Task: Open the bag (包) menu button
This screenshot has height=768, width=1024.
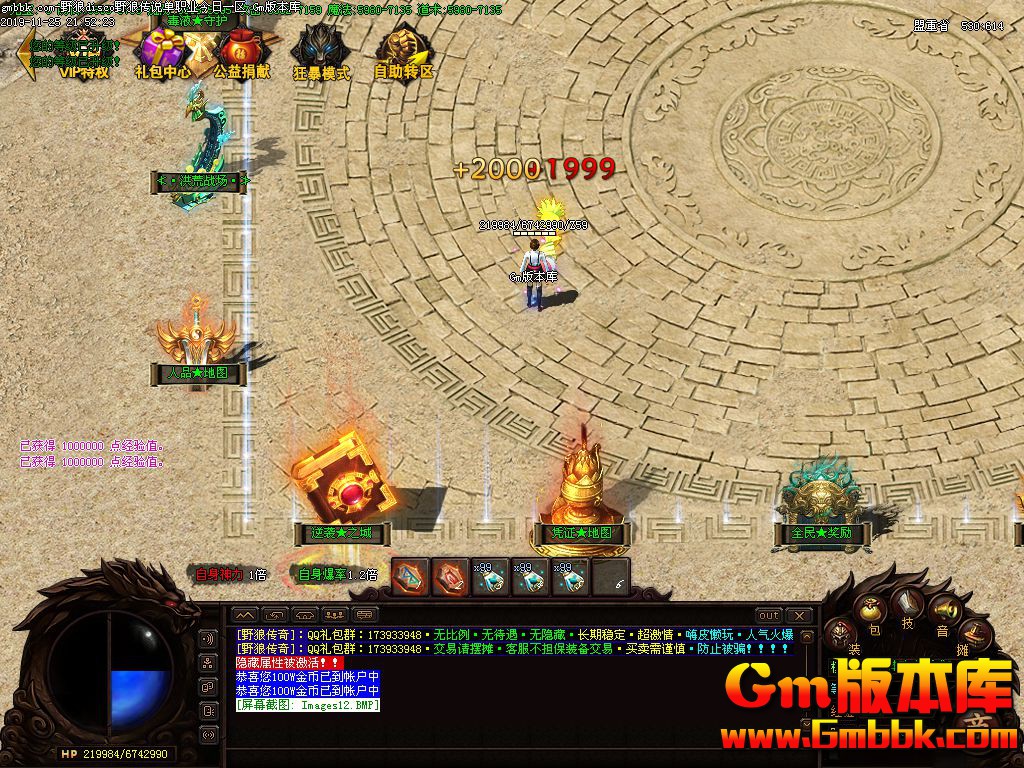Action: (x=872, y=611)
